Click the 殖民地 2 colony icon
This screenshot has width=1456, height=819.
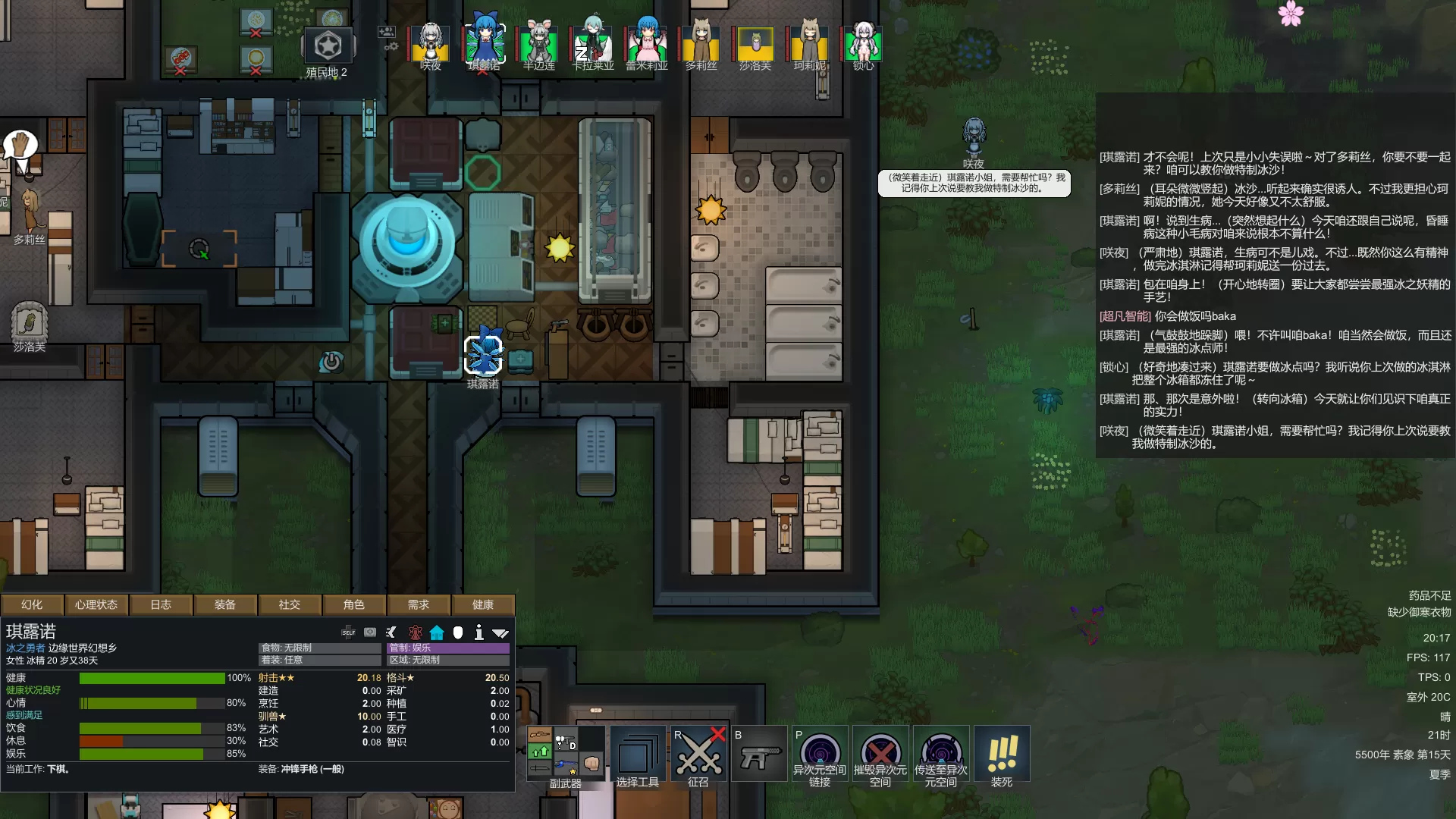[x=328, y=47]
